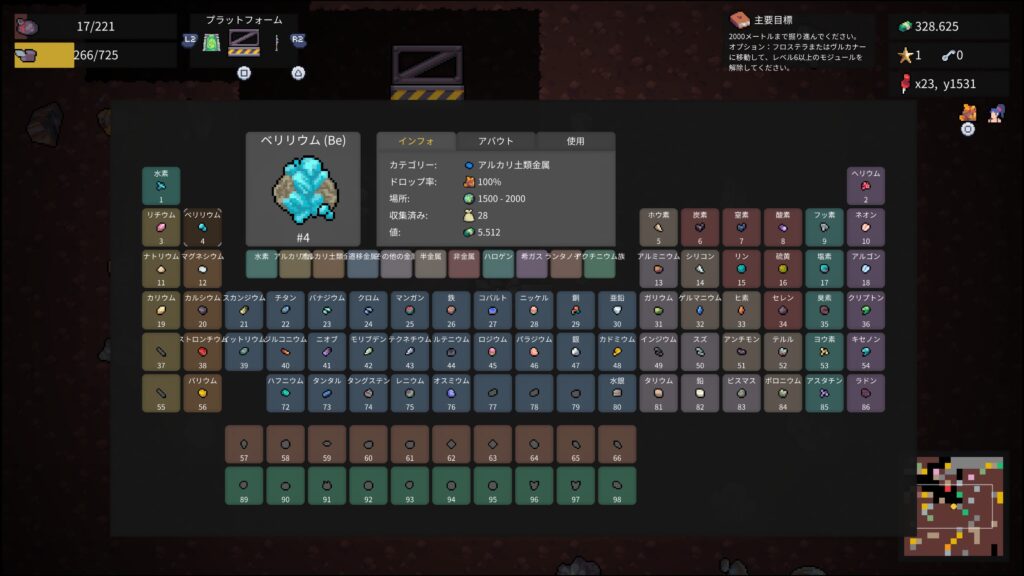The height and width of the screenshot is (576, 1024).
Task: Select the undiscovered element tile numbered 57
Action: [x=244, y=444]
